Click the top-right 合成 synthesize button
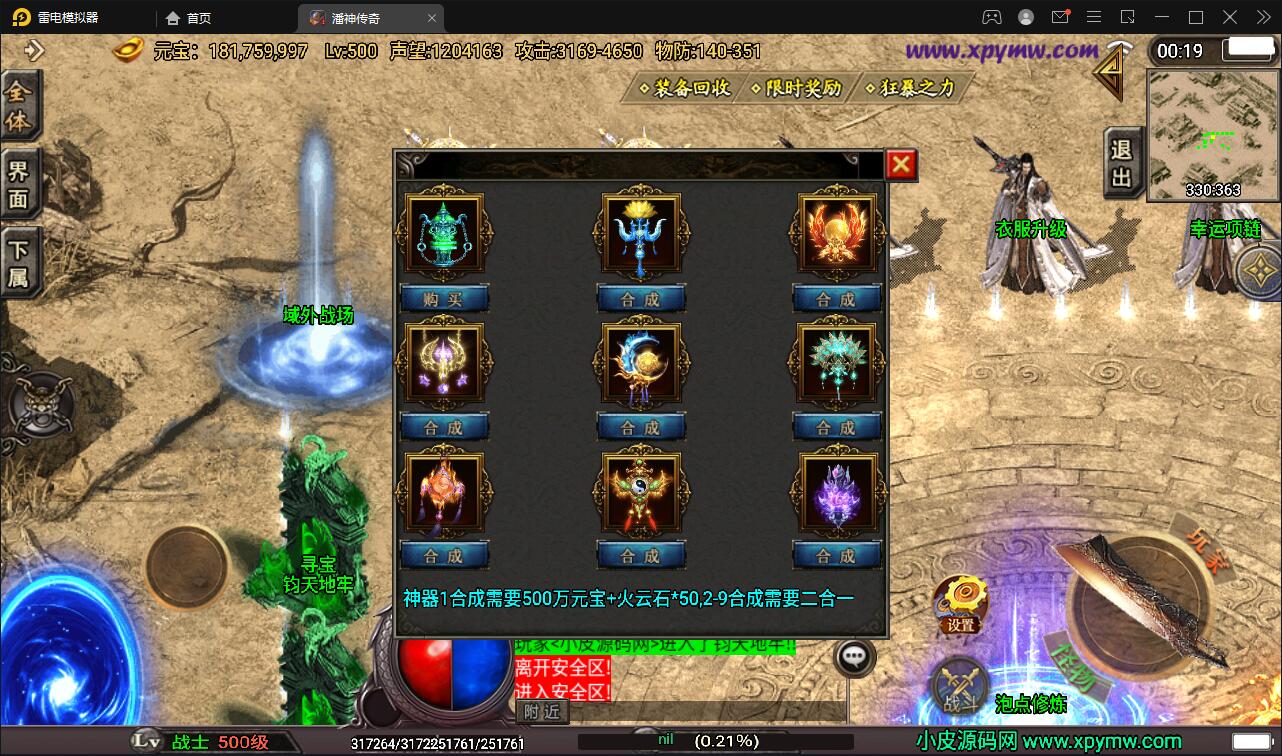 [x=836, y=297]
